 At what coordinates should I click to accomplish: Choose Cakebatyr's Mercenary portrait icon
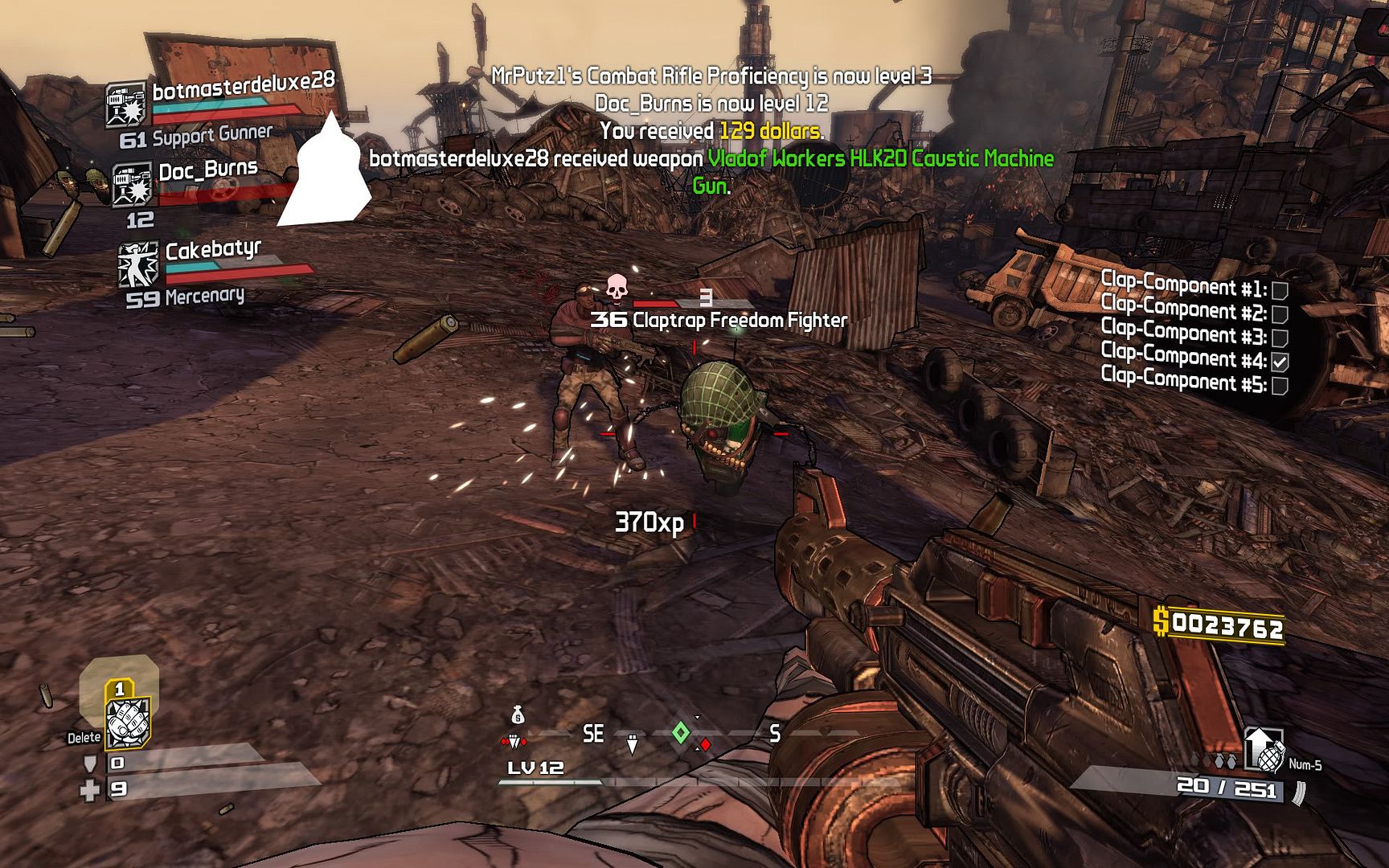point(137,264)
